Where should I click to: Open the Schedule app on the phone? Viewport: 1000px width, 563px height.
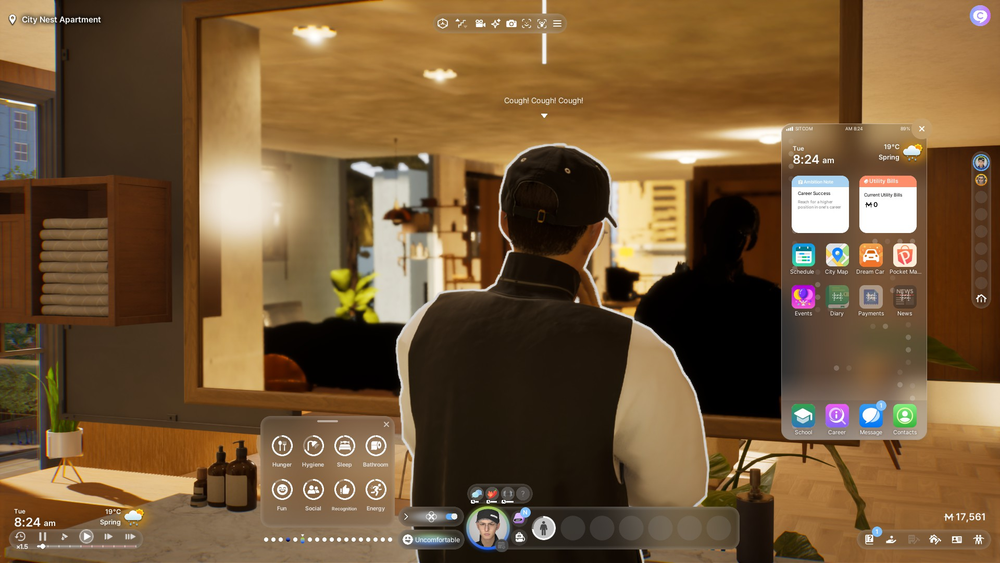803,255
